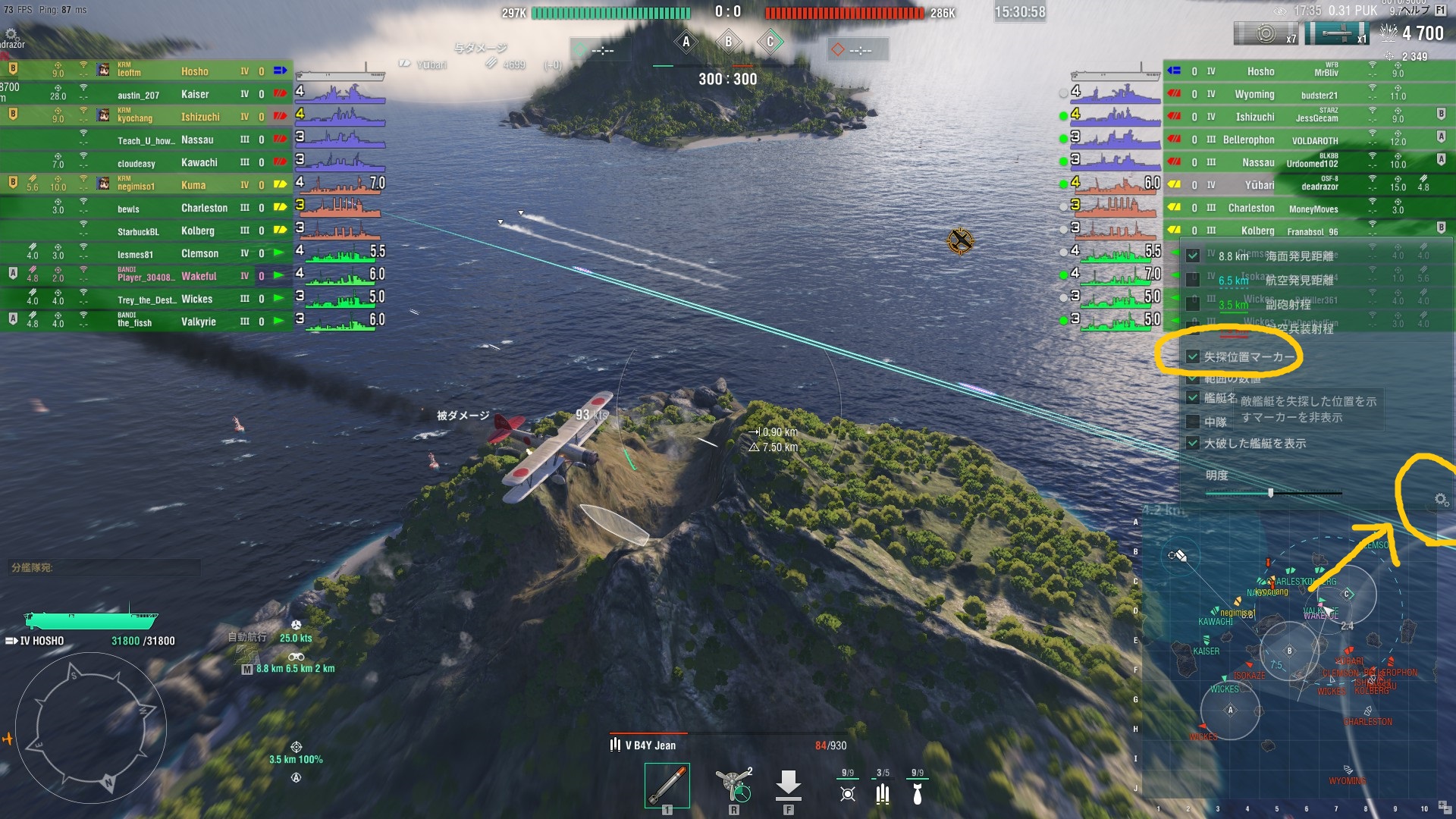Activate the engine boost propeller consumable
The height and width of the screenshot is (819, 1456).
(733, 786)
